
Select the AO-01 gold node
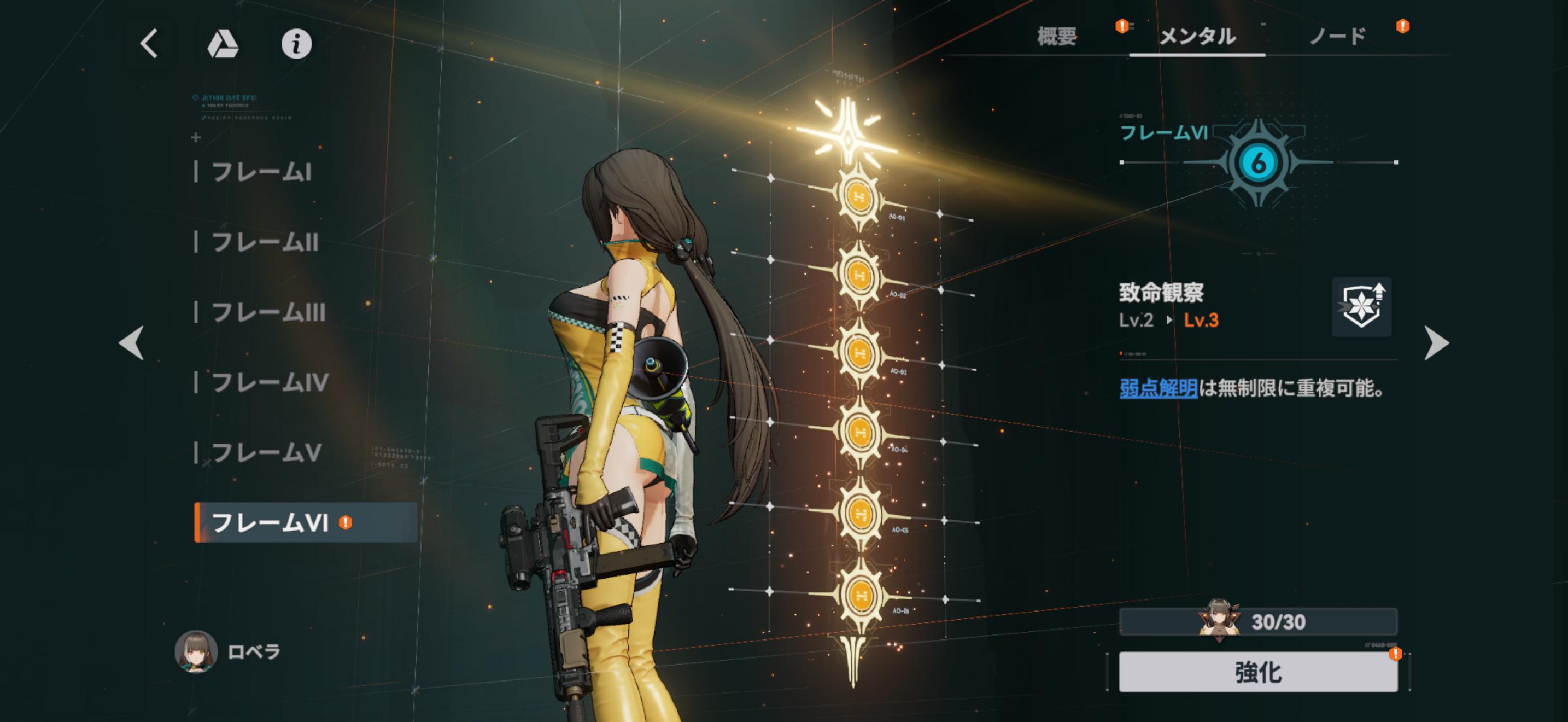click(x=859, y=196)
